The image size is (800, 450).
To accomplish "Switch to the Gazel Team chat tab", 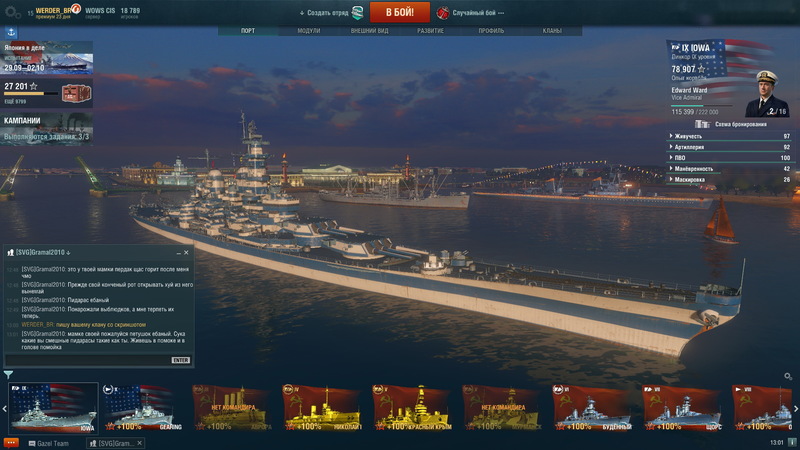I will [50, 442].
